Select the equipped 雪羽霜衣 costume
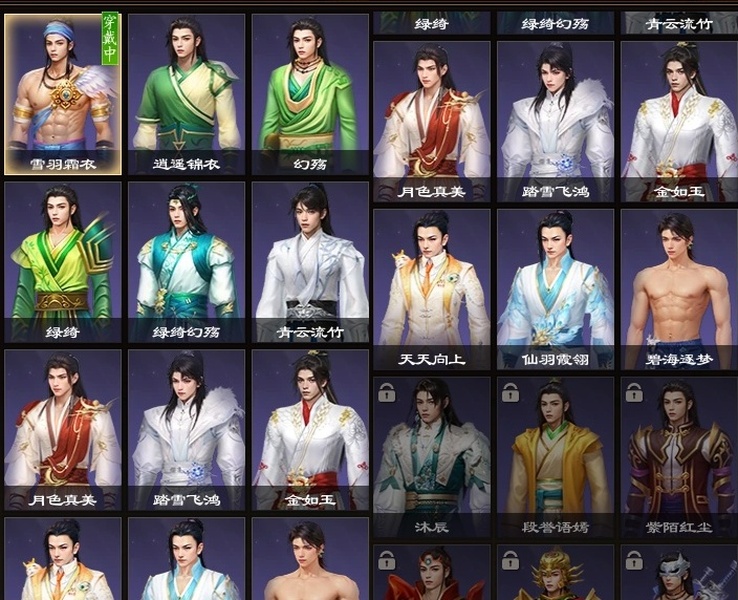 (63, 94)
